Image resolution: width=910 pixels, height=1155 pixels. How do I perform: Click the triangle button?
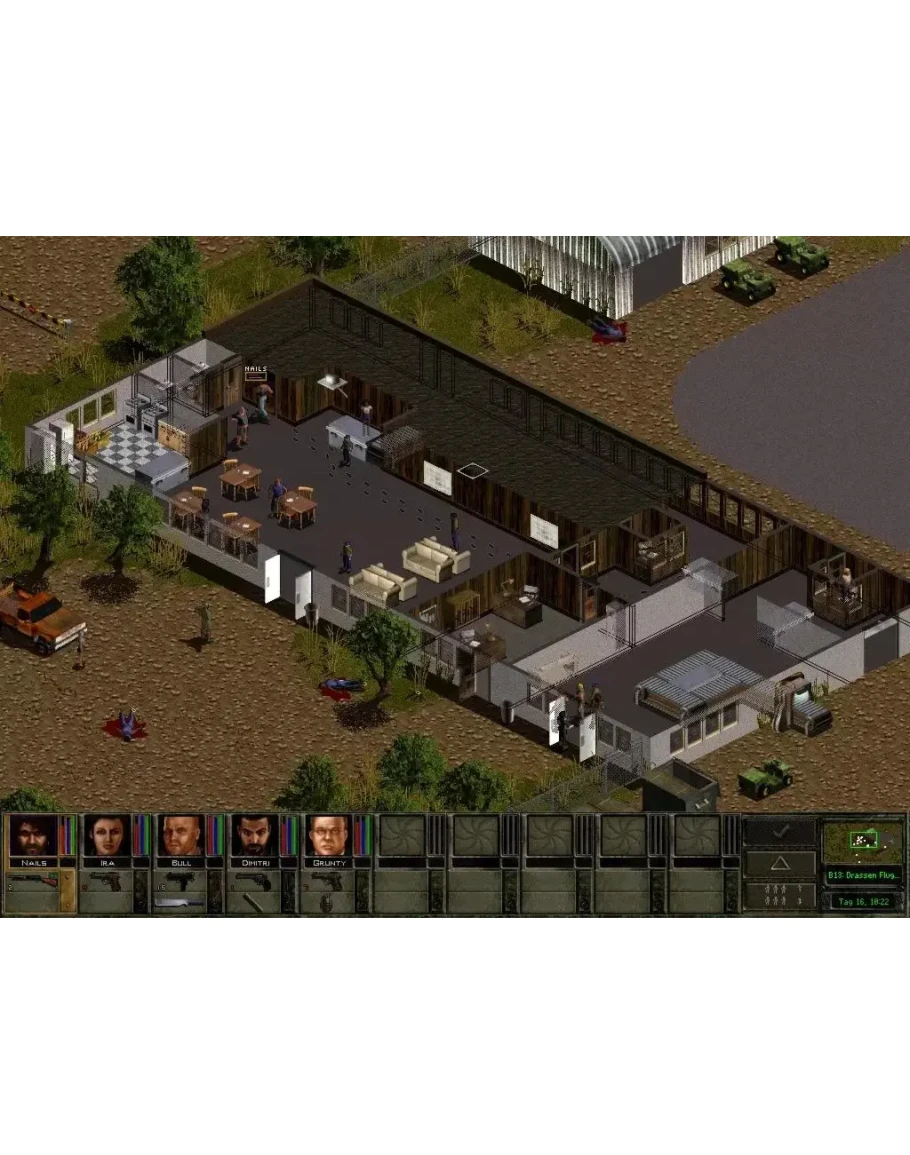tap(780, 864)
